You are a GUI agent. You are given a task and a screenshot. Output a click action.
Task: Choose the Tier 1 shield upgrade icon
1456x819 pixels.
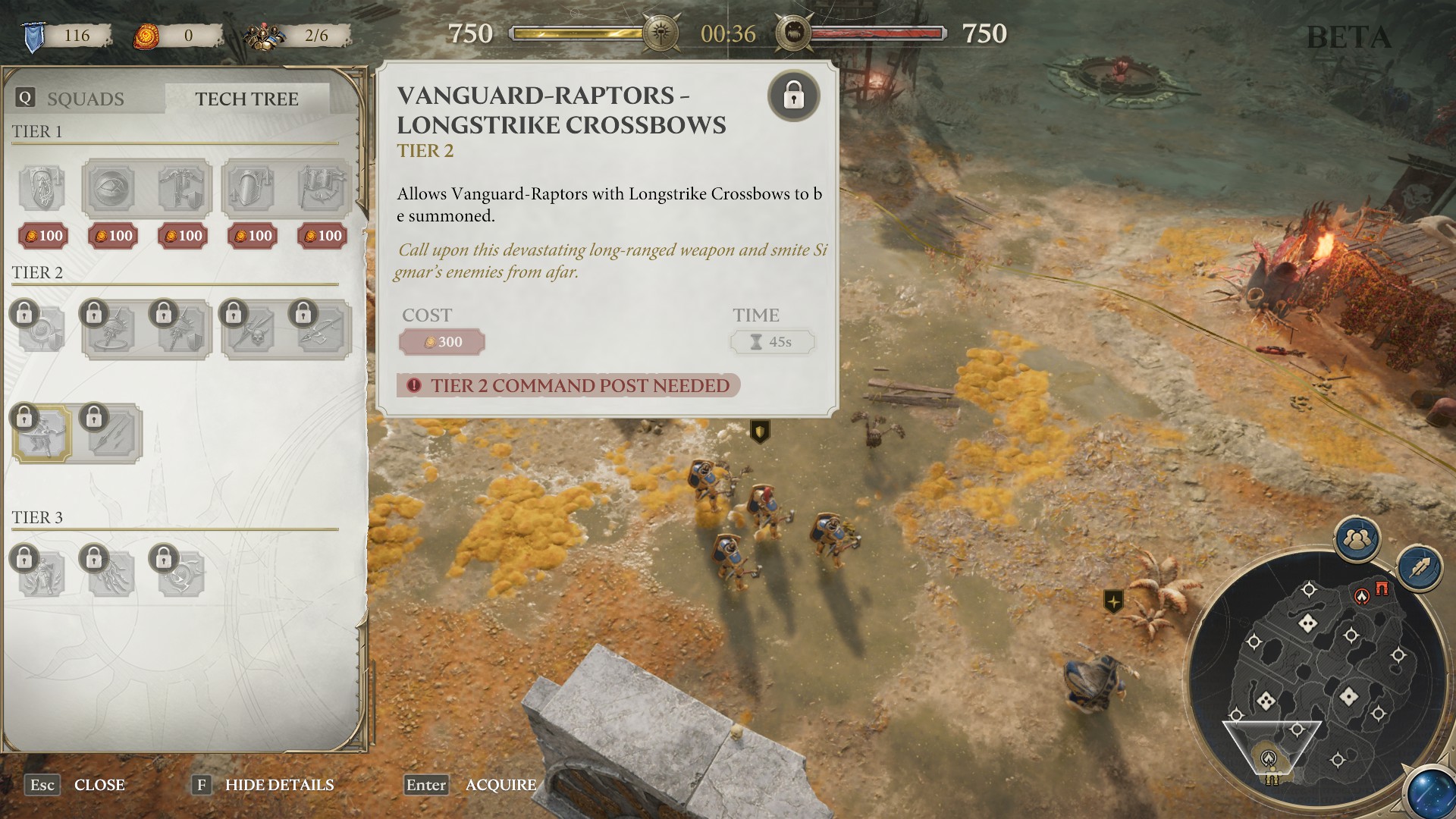pyautogui.click(x=42, y=188)
